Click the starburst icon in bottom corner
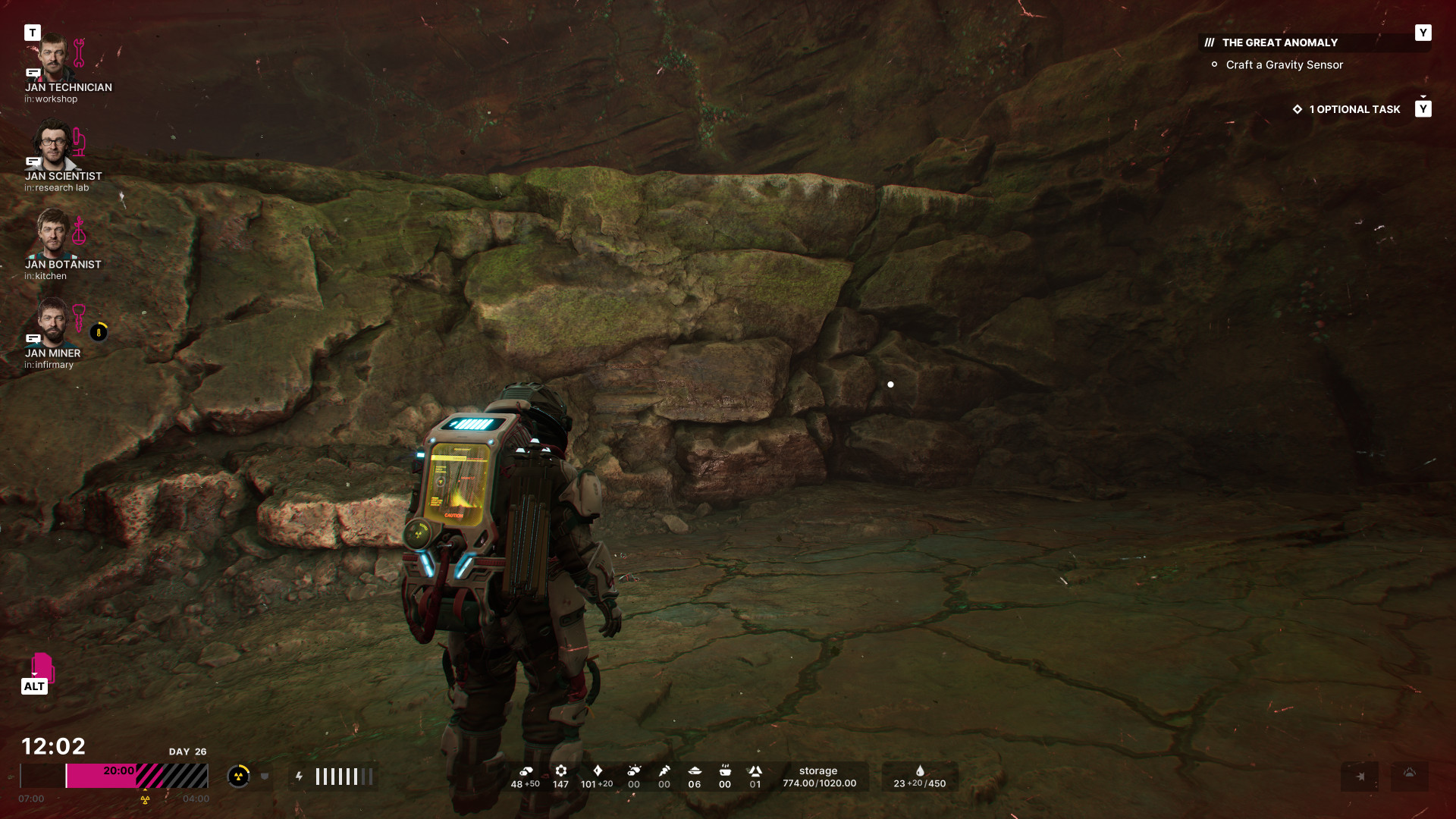Image resolution: width=1456 pixels, height=819 pixels. coord(1360,776)
